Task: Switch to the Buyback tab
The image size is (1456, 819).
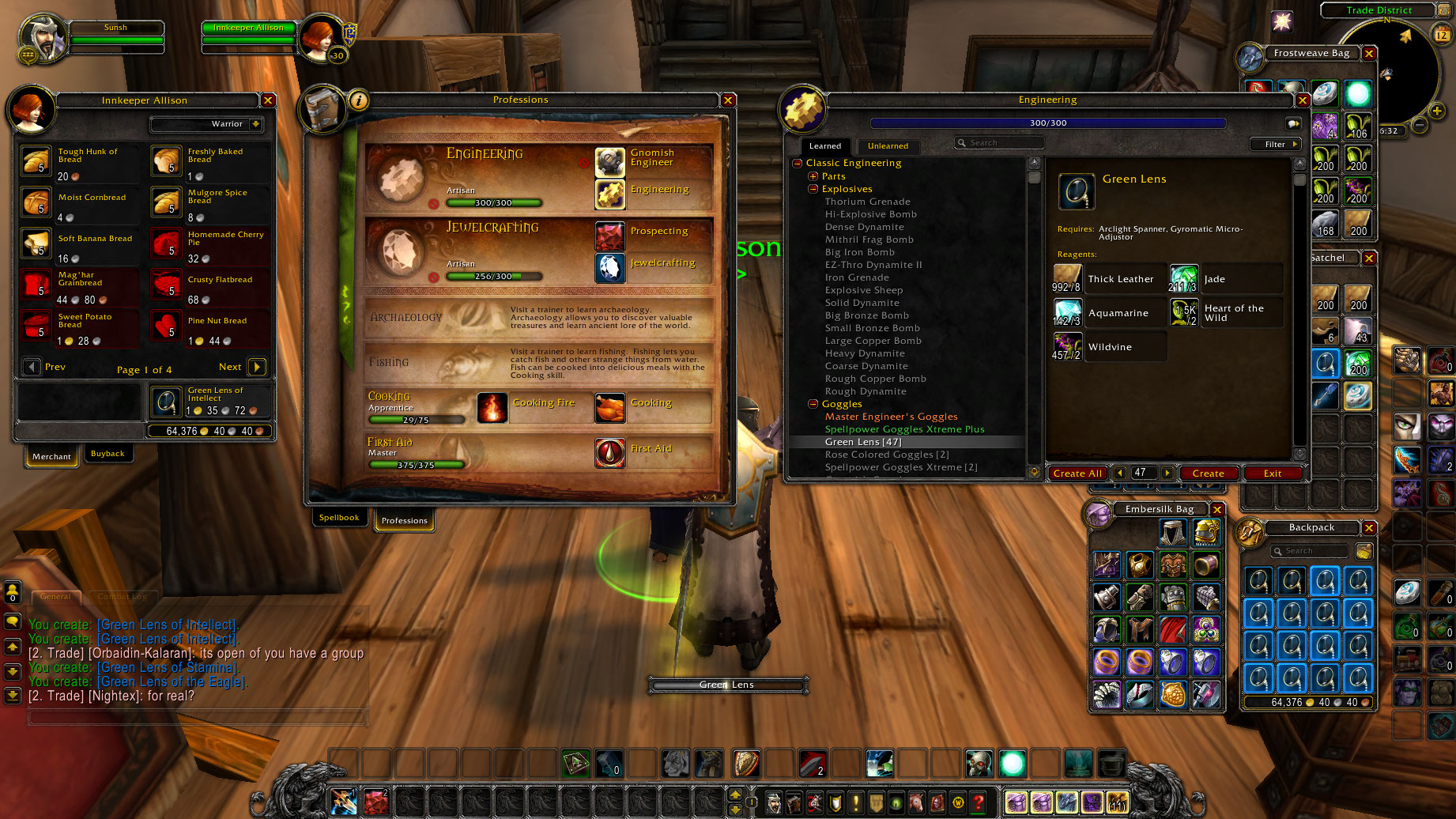Action: (x=108, y=454)
